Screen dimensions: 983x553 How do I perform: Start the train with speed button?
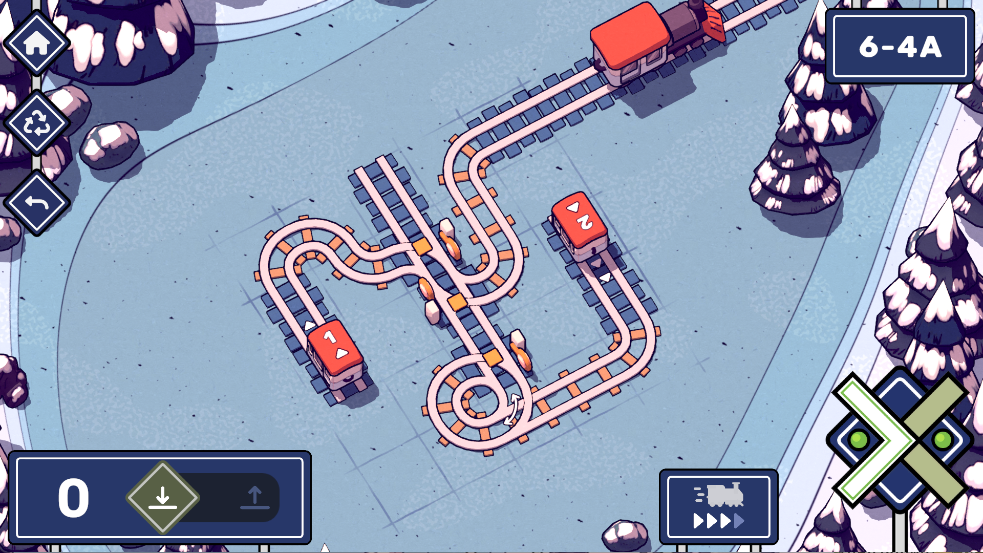(718, 506)
